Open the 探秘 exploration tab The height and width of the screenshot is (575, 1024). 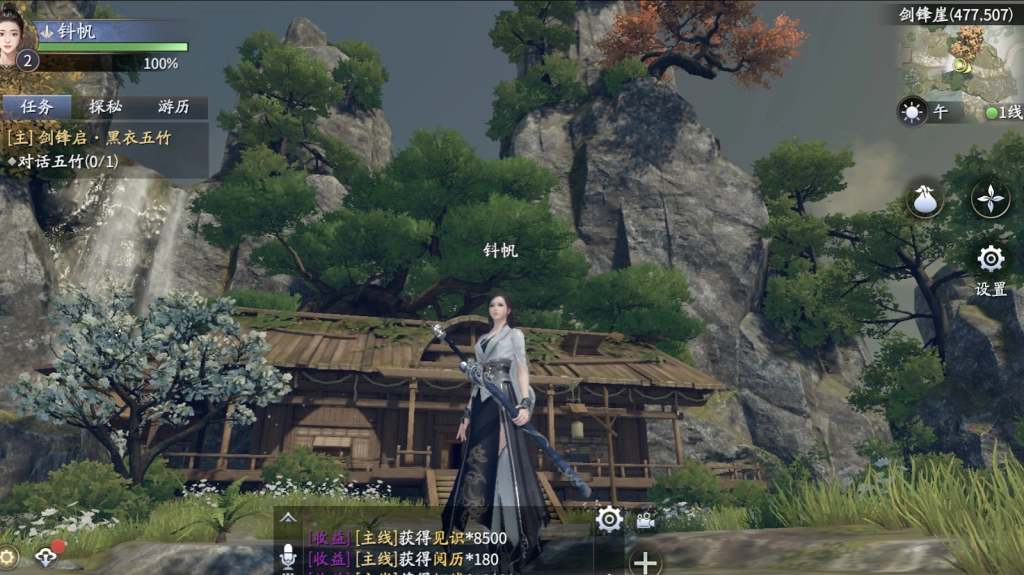(x=105, y=107)
